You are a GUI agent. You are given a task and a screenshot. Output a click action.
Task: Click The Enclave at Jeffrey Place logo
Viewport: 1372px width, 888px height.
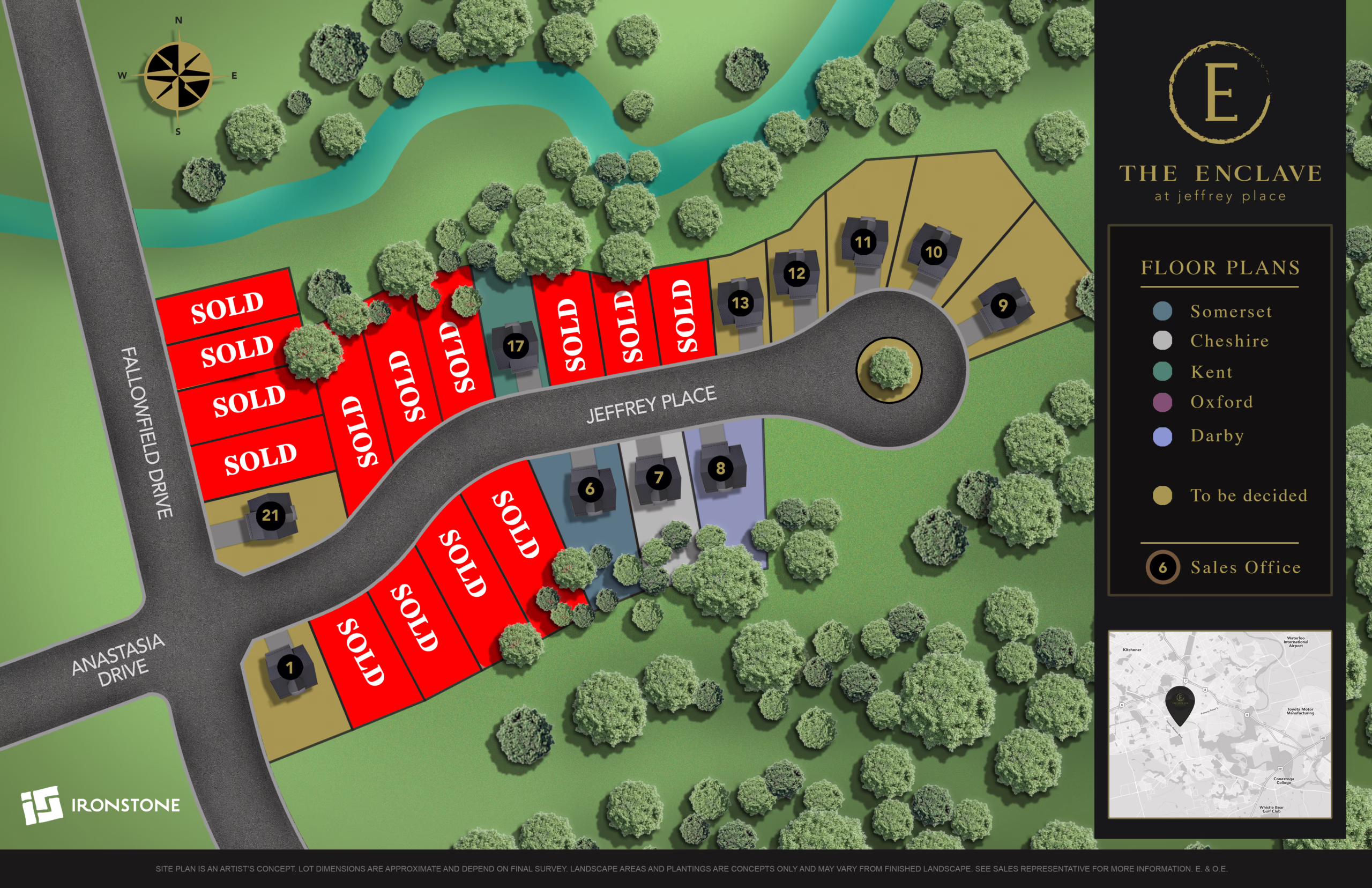point(1220,121)
